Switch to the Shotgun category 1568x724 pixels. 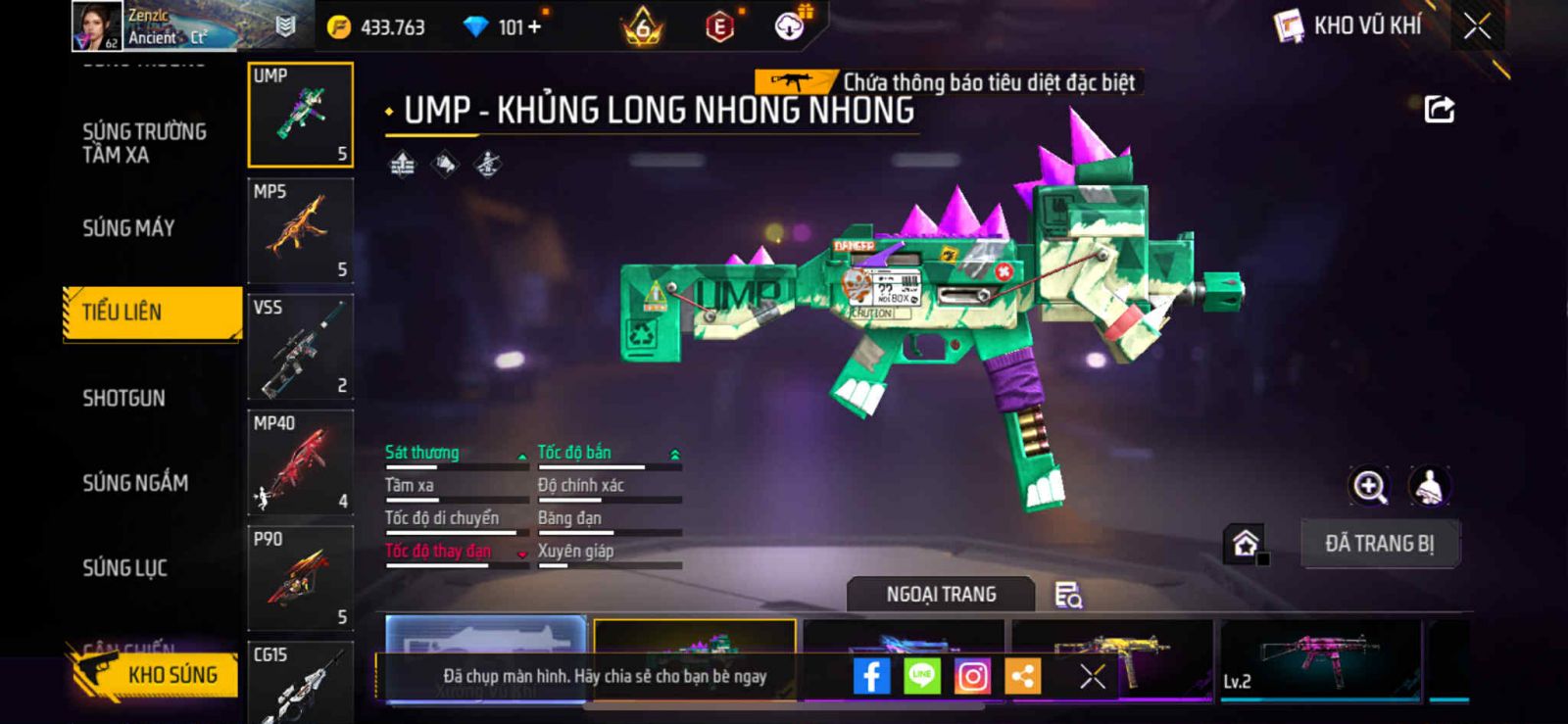coord(123,398)
